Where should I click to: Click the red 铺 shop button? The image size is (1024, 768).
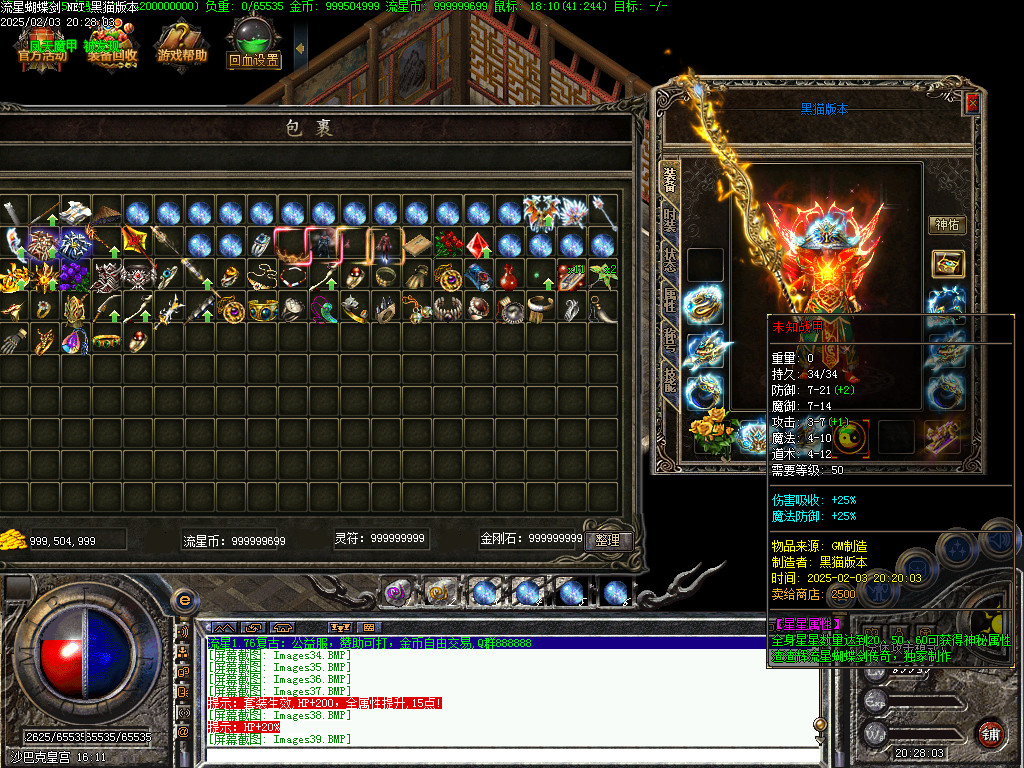990,733
